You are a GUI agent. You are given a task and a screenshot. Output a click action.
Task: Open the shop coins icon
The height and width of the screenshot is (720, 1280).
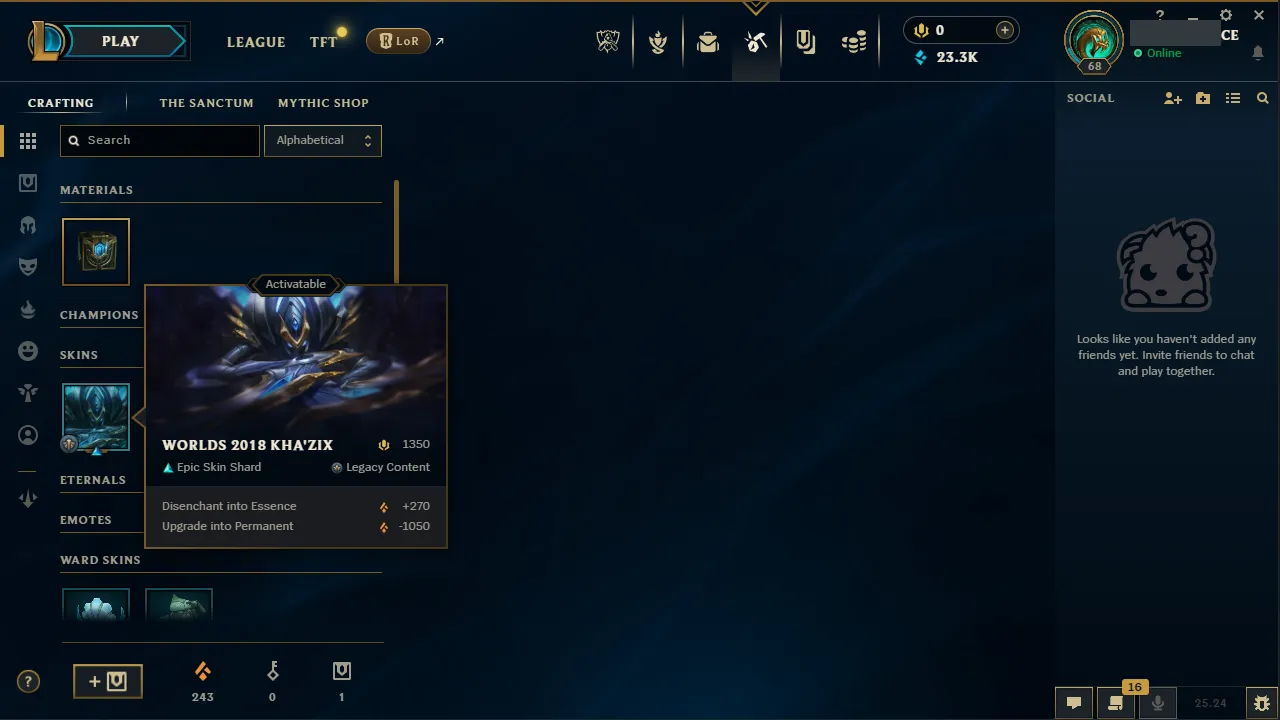coord(854,41)
